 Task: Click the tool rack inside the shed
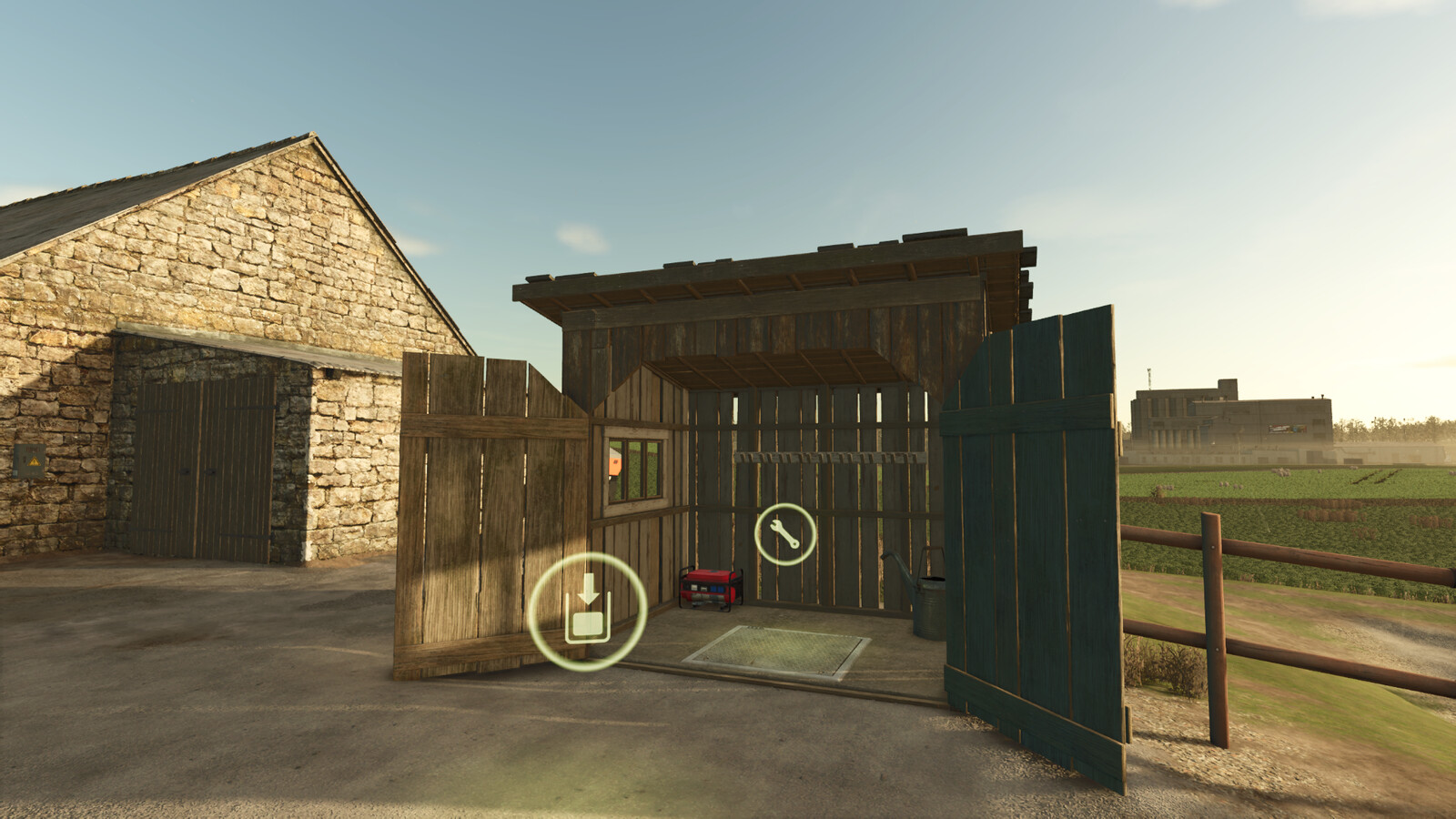click(x=819, y=460)
